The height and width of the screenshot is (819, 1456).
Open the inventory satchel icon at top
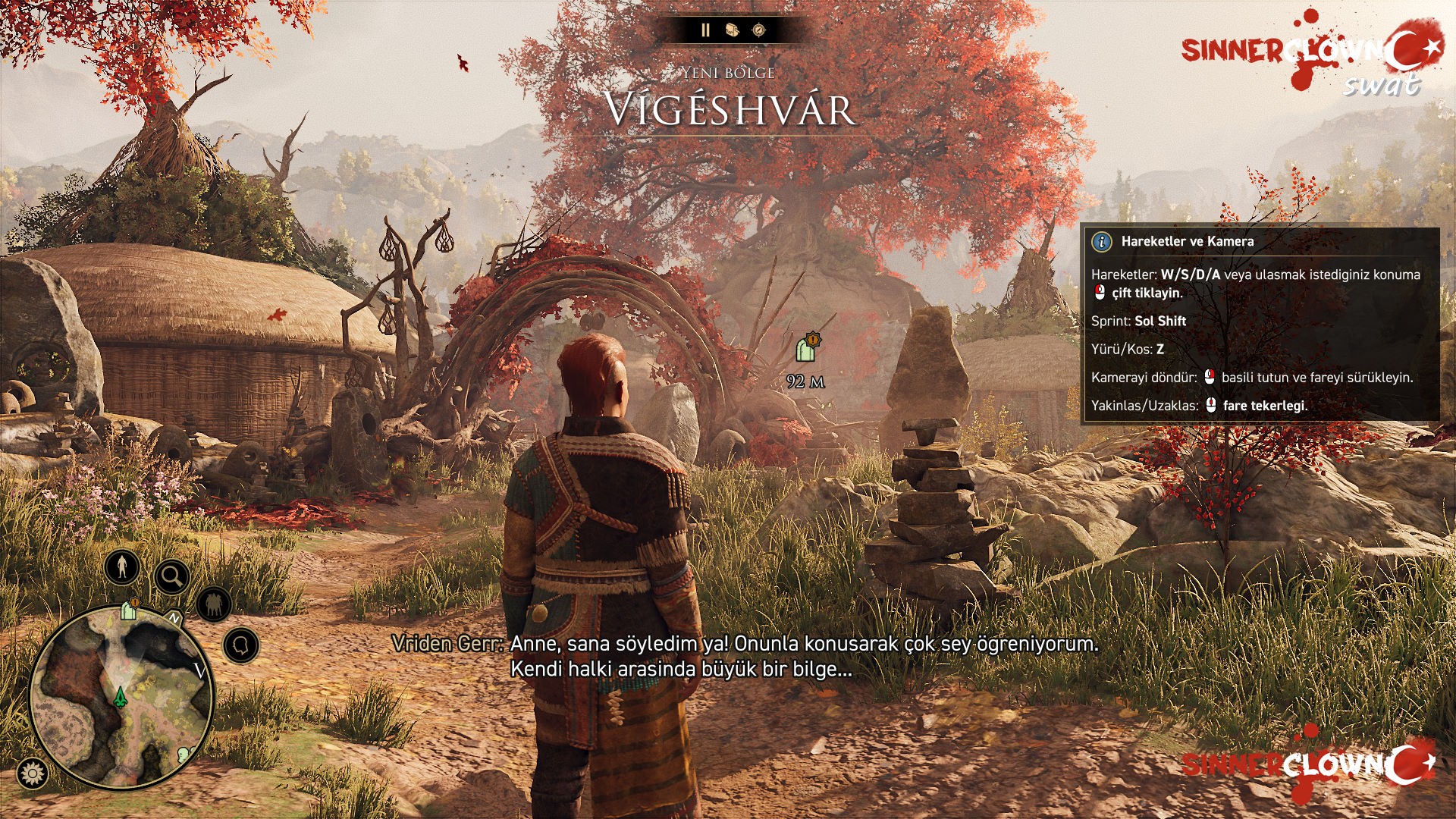click(x=732, y=30)
